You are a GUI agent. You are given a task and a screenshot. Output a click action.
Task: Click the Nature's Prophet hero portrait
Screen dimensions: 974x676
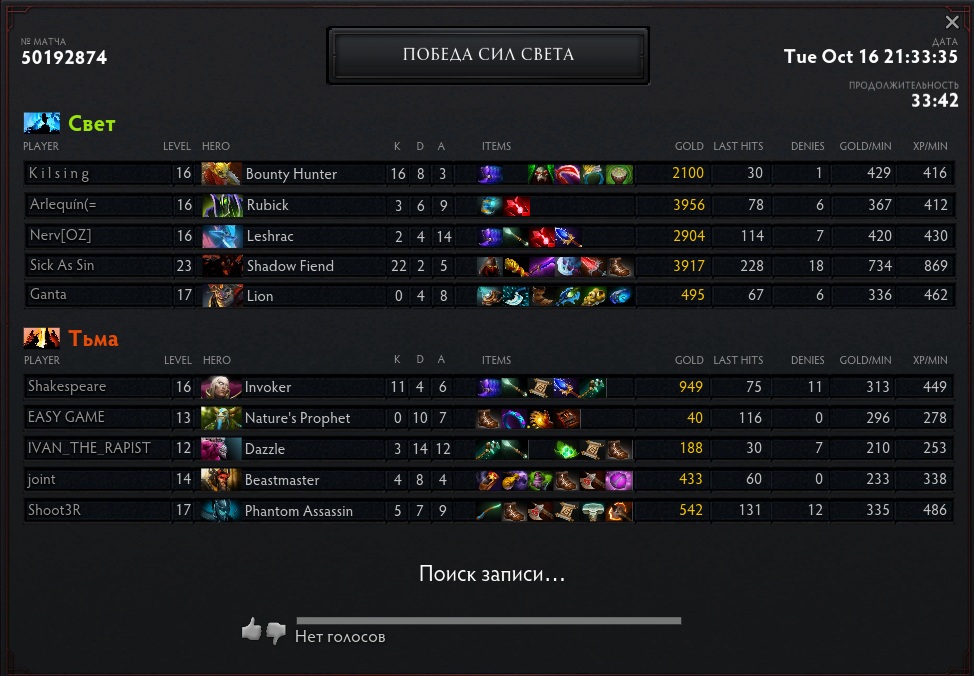(221, 418)
